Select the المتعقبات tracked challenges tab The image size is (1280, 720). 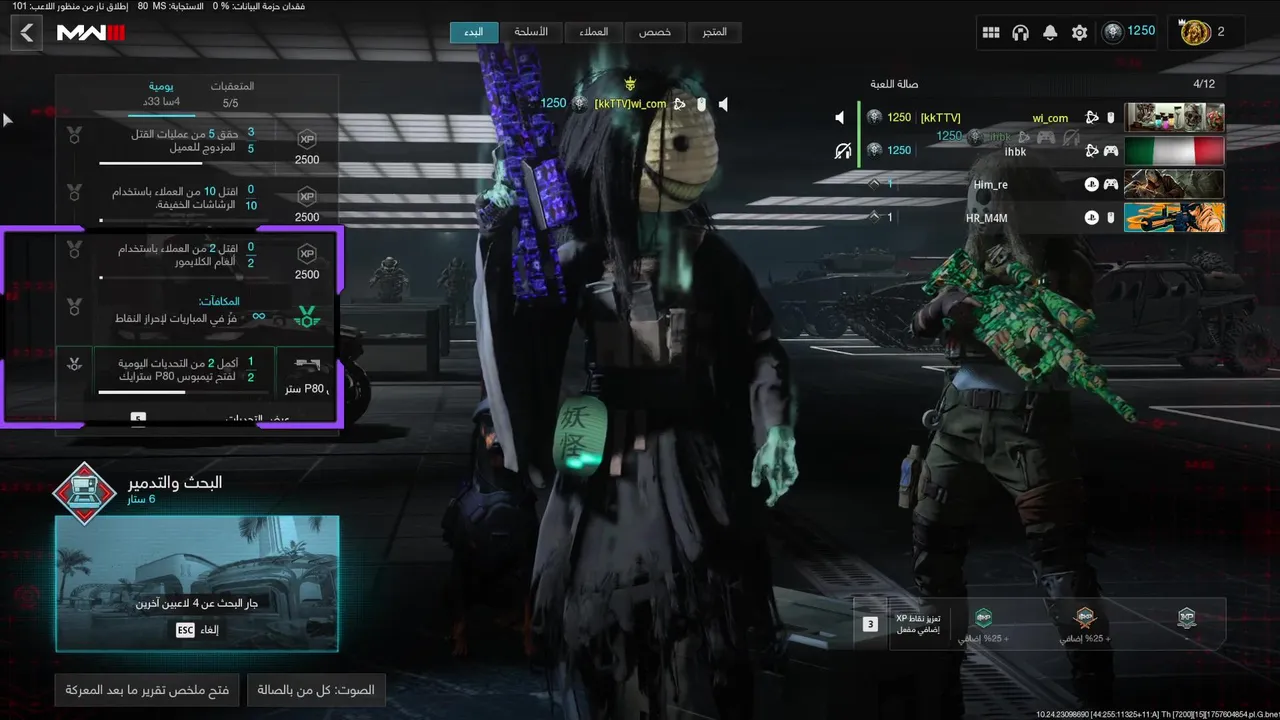(231, 94)
